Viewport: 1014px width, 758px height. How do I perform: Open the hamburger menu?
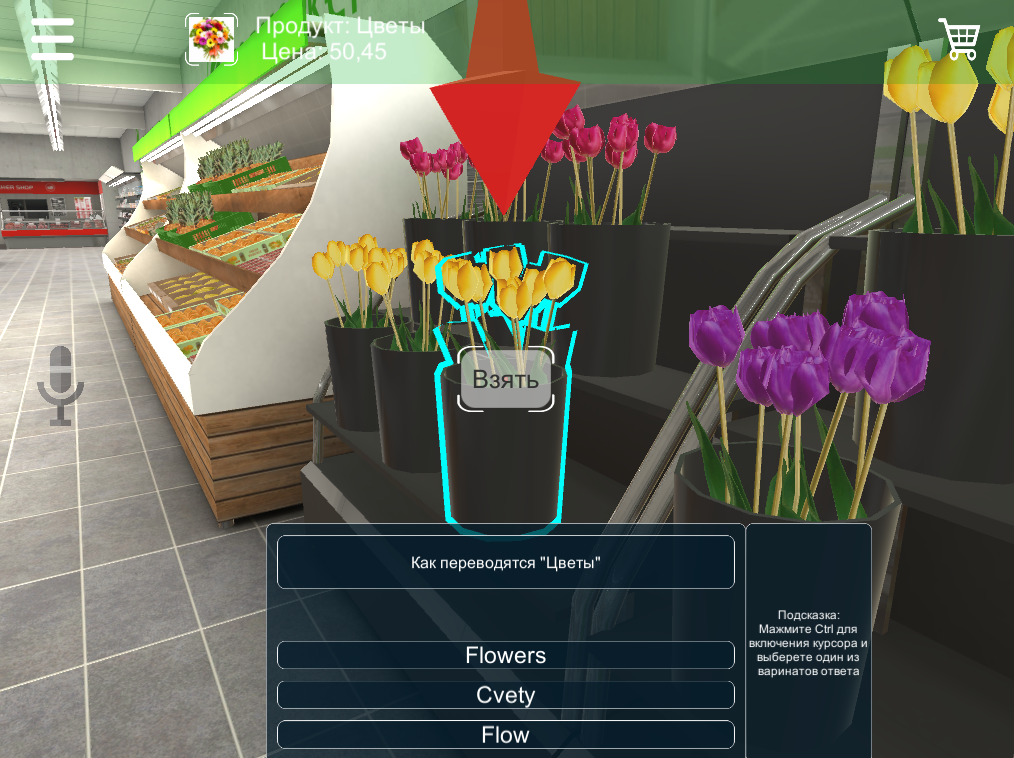pos(52,39)
